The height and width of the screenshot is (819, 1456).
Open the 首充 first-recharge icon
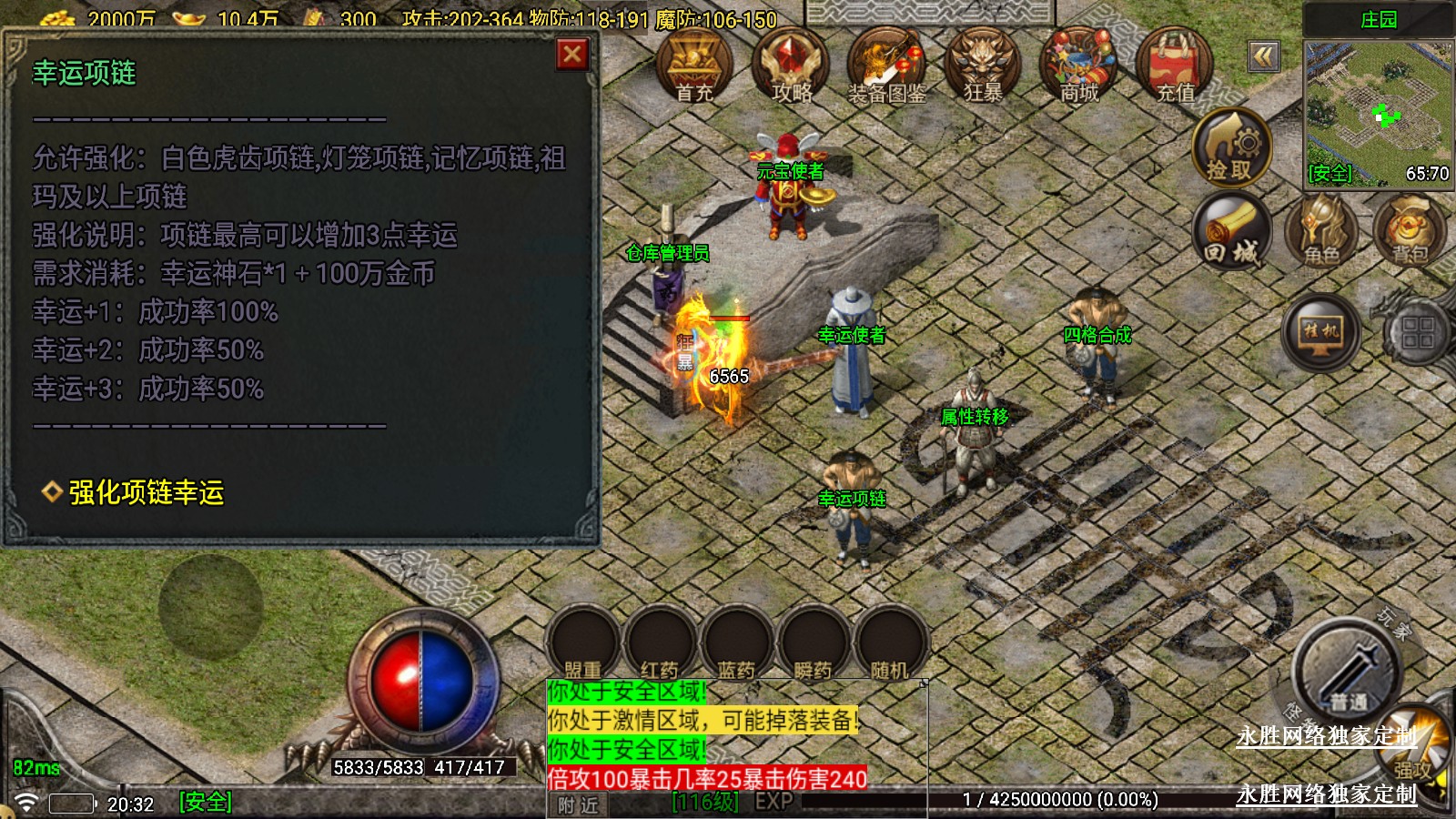point(694,66)
